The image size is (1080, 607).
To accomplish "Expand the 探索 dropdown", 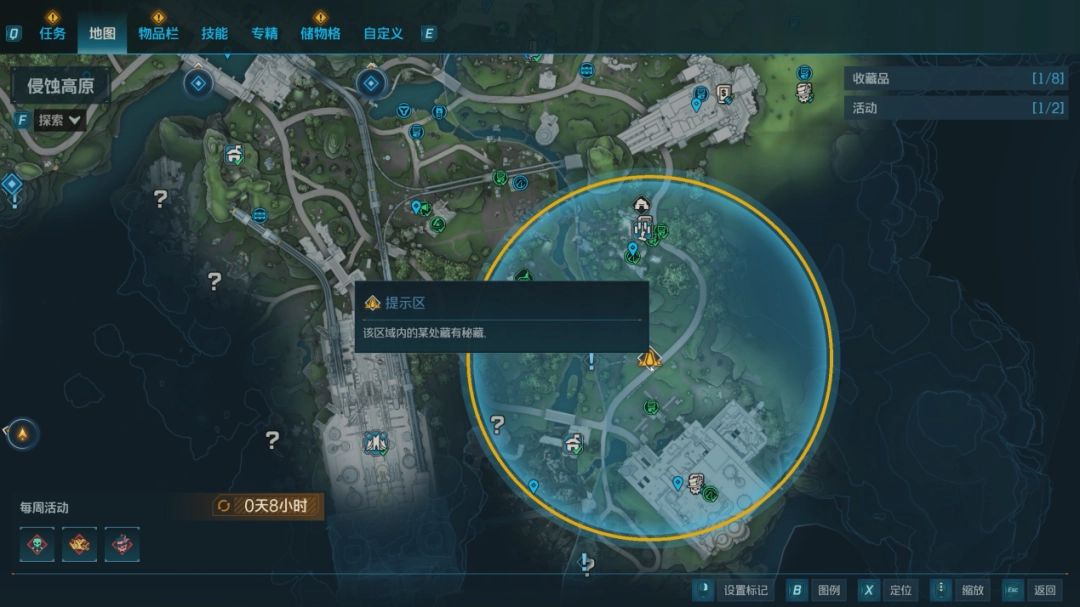I will click(60, 120).
